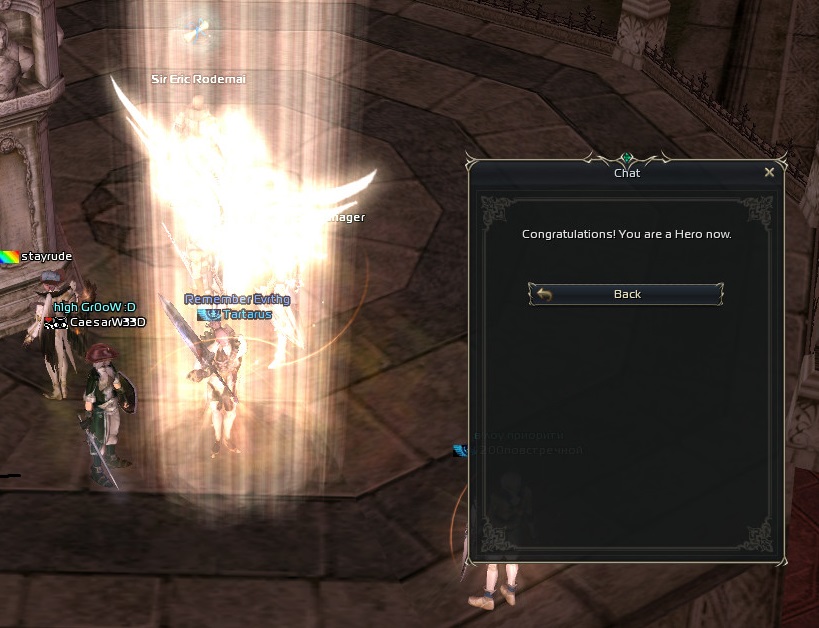Close the Chat window

point(769,172)
